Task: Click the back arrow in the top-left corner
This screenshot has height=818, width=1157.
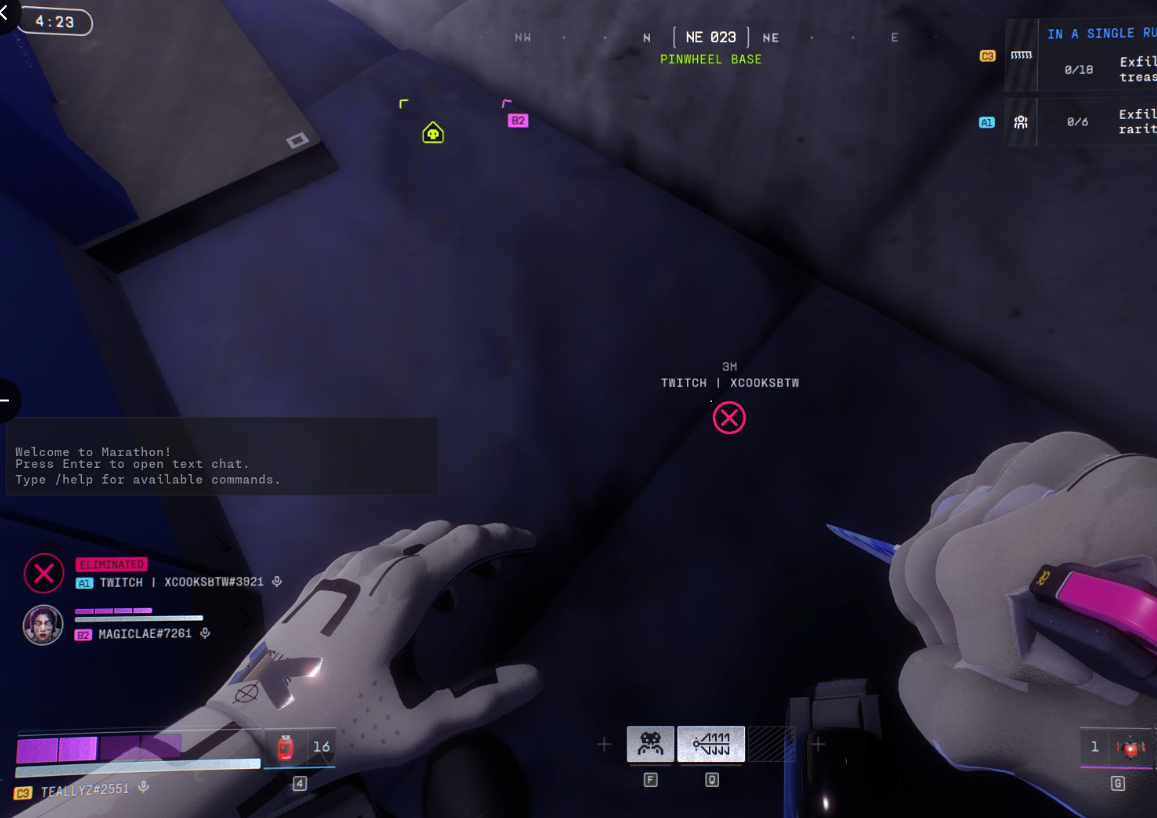Action: pos(5,12)
